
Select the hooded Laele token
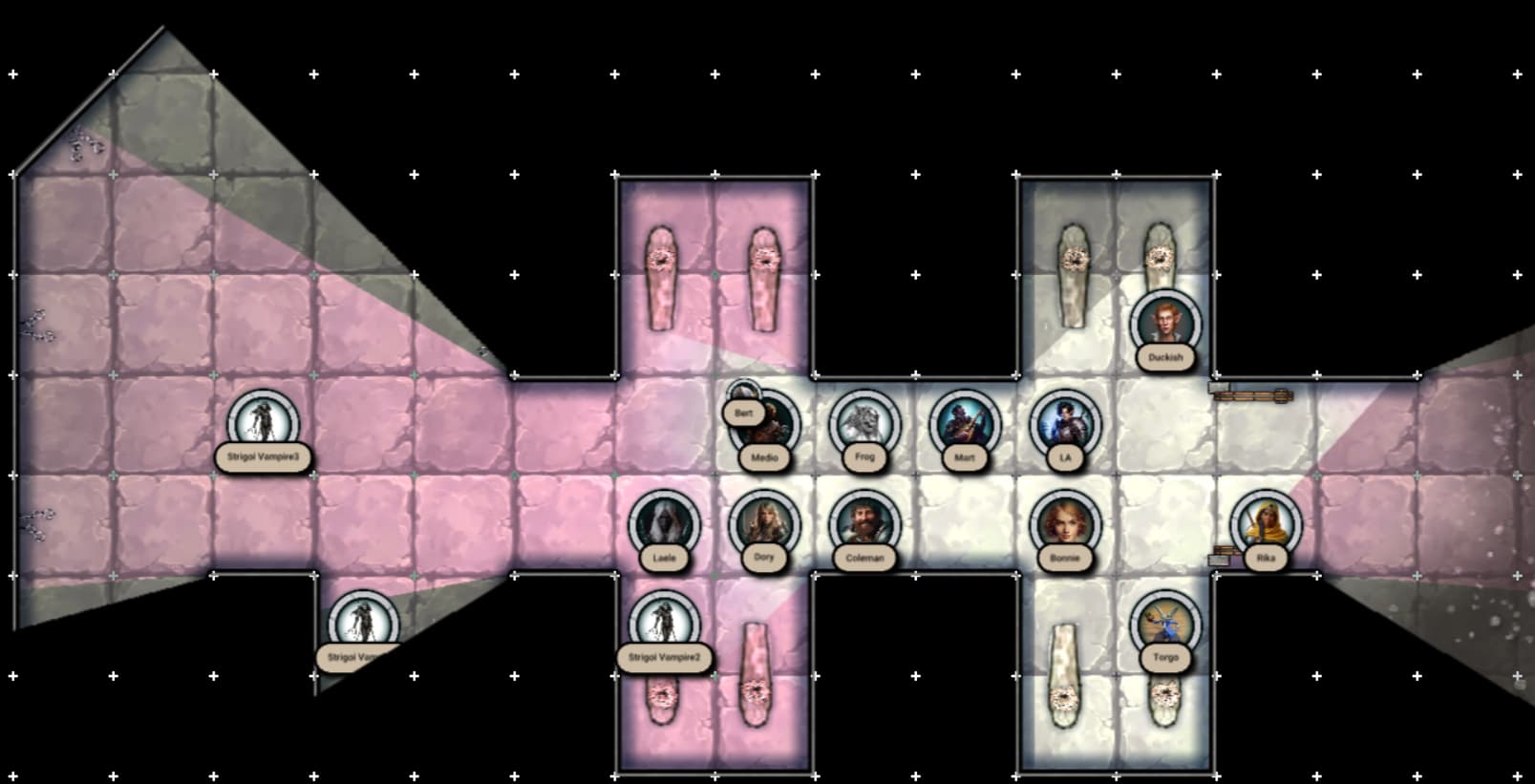coord(664,524)
